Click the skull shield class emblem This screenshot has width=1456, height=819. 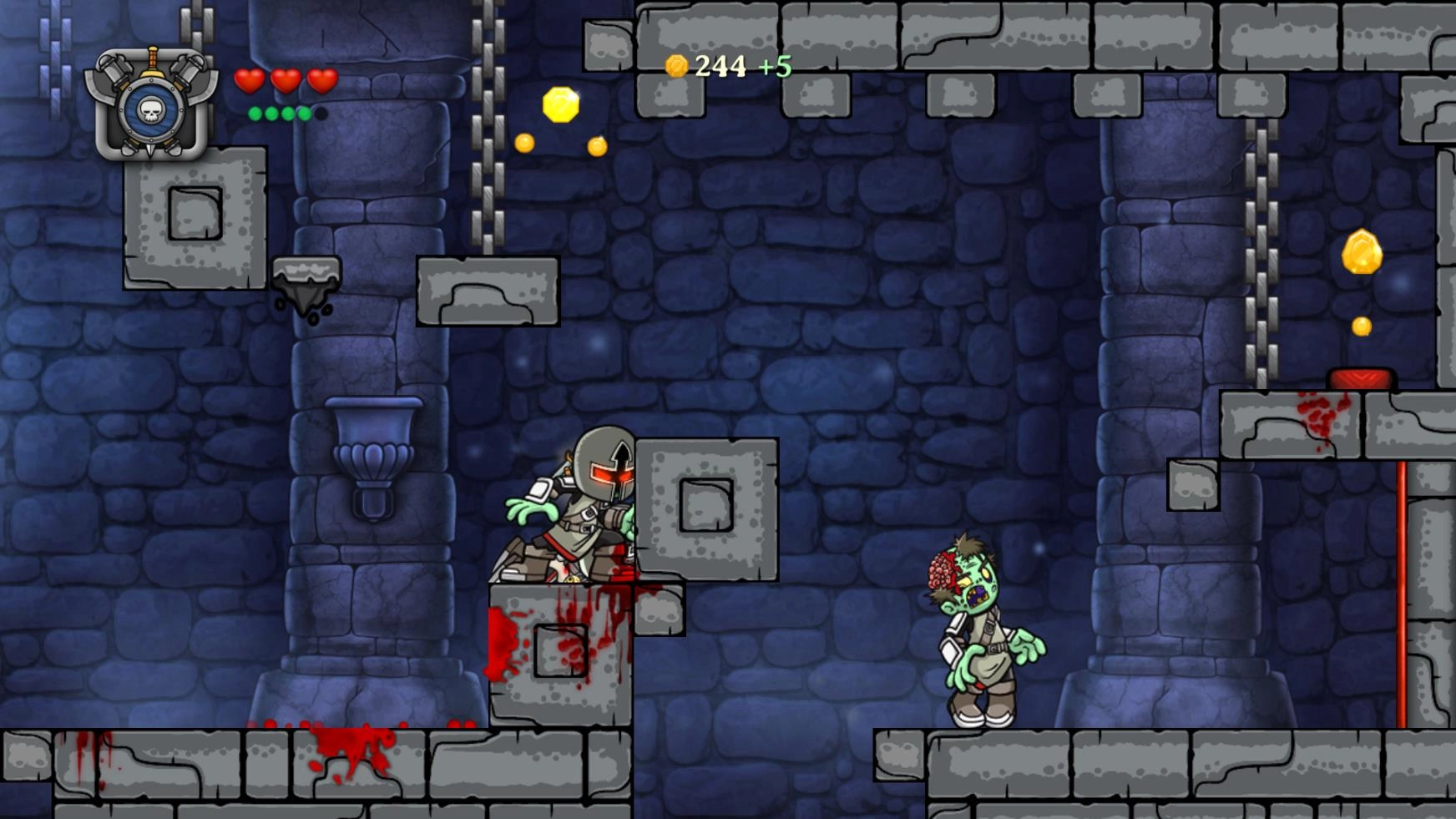[x=151, y=105]
